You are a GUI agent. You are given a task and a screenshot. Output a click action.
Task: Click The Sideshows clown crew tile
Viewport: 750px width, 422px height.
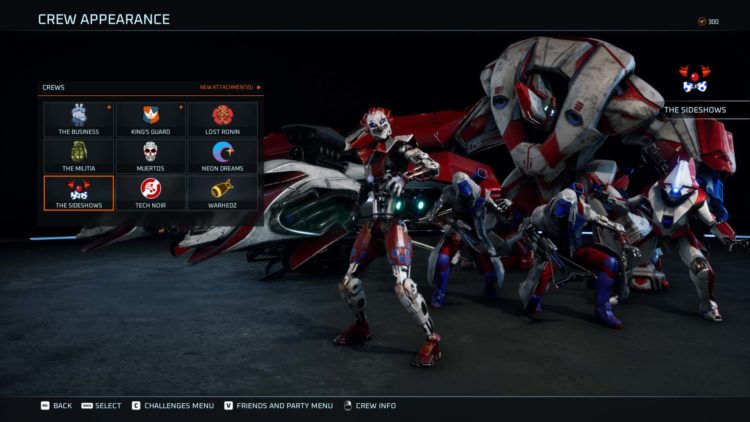point(79,192)
